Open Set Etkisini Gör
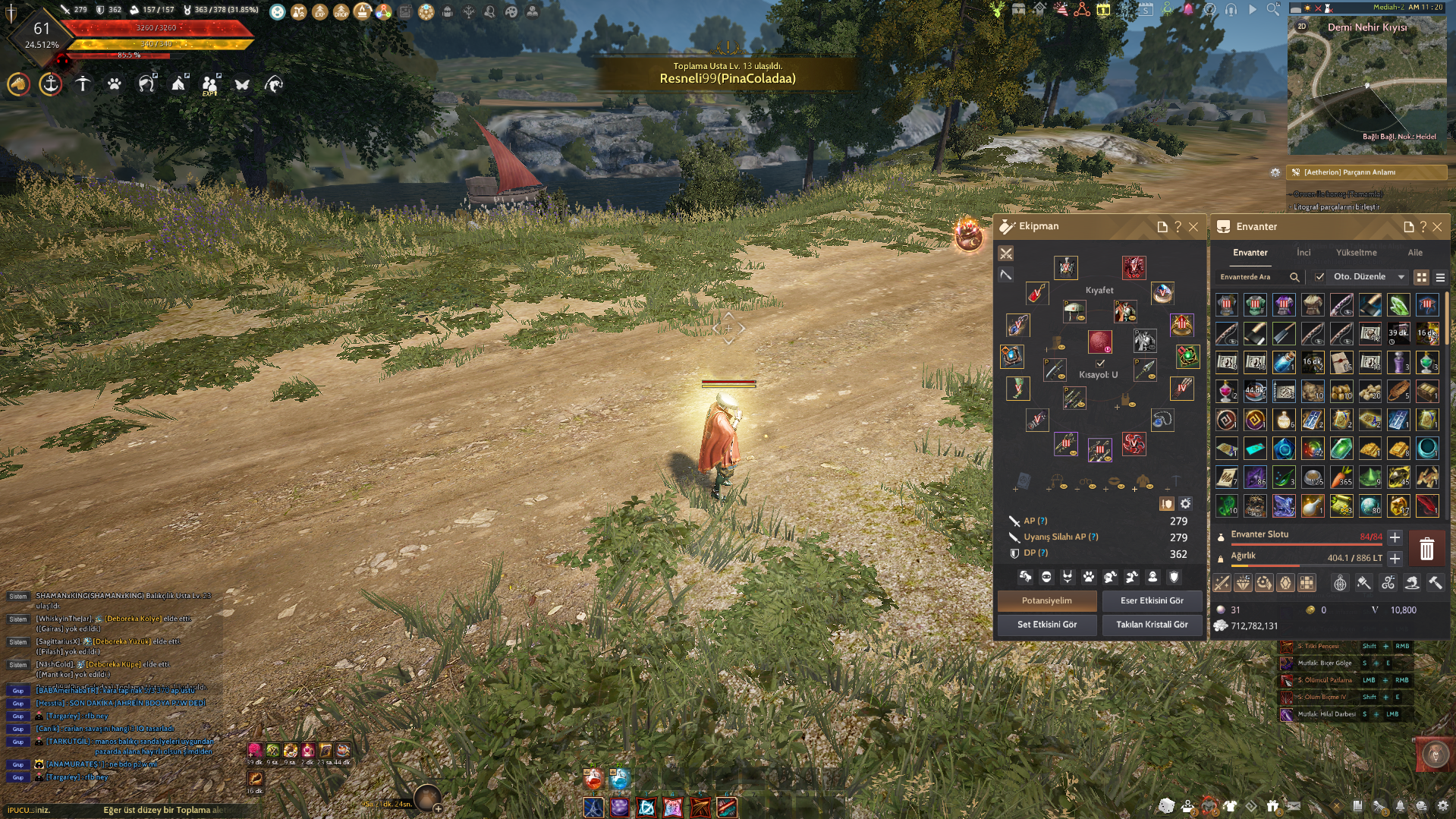Screen dimensions: 1456x819 (x=1046, y=625)
